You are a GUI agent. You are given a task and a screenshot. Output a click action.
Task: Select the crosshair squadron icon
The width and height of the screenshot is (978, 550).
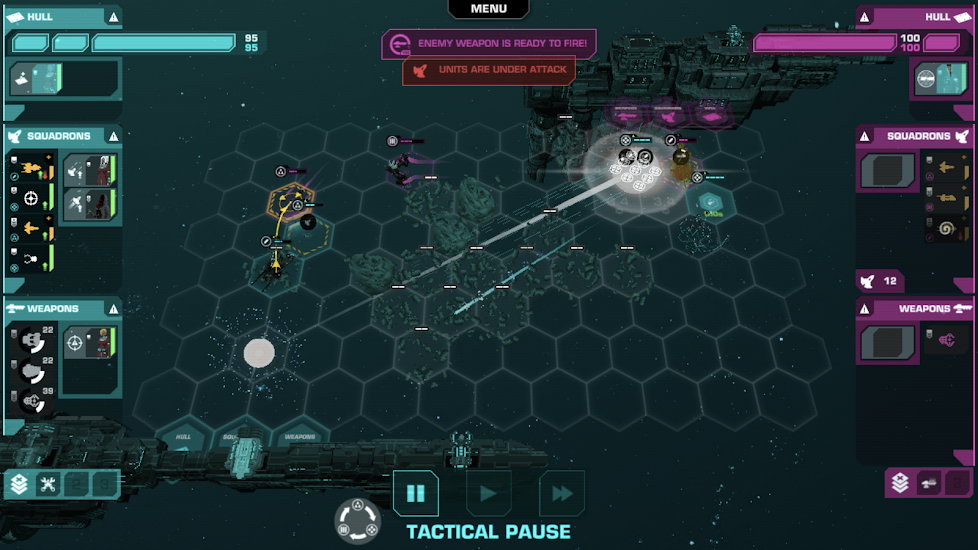[31, 198]
